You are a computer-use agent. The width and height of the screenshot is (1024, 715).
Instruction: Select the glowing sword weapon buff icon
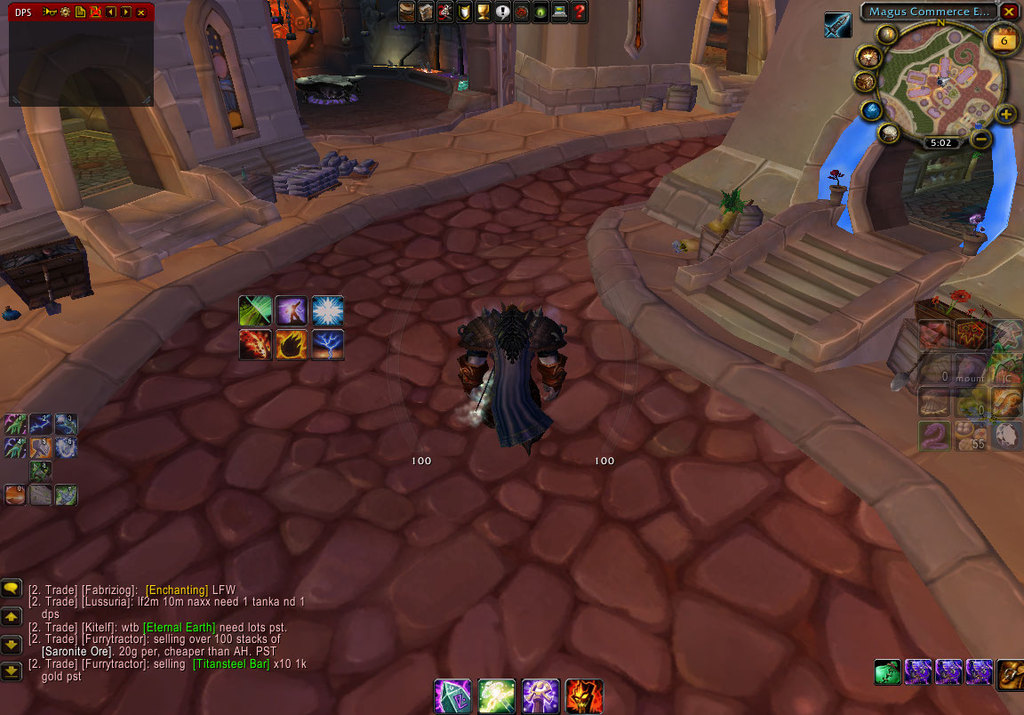[x=838, y=25]
